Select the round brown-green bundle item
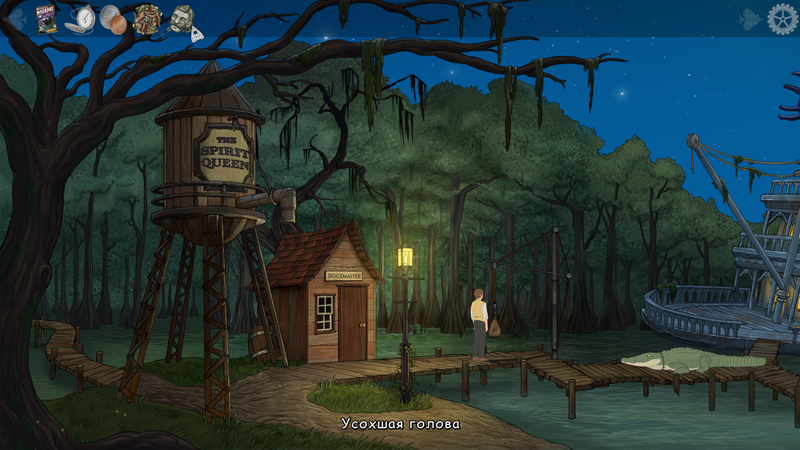The height and width of the screenshot is (450, 800). point(147,19)
